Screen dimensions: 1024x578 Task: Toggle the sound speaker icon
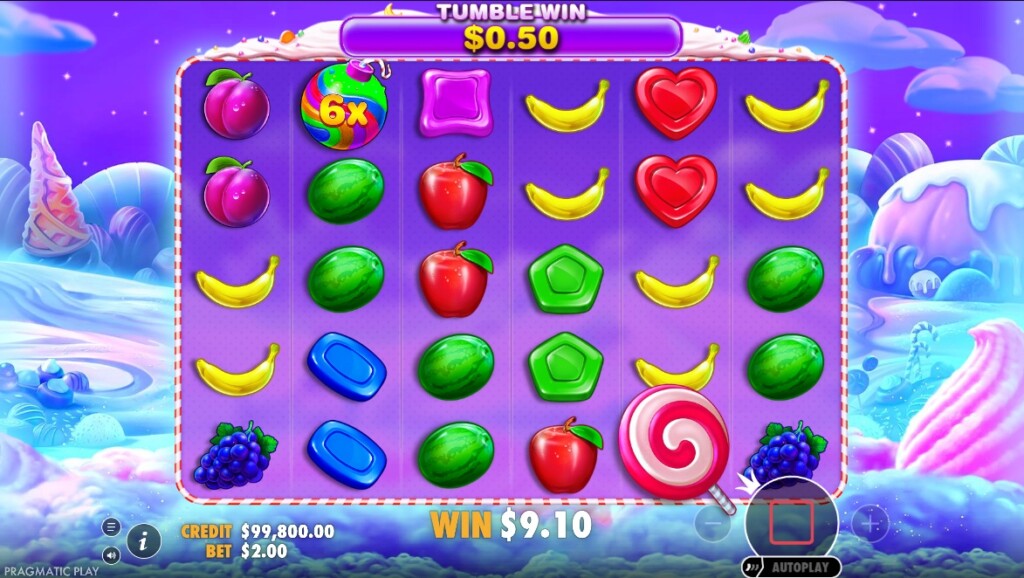tap(111, 553)
